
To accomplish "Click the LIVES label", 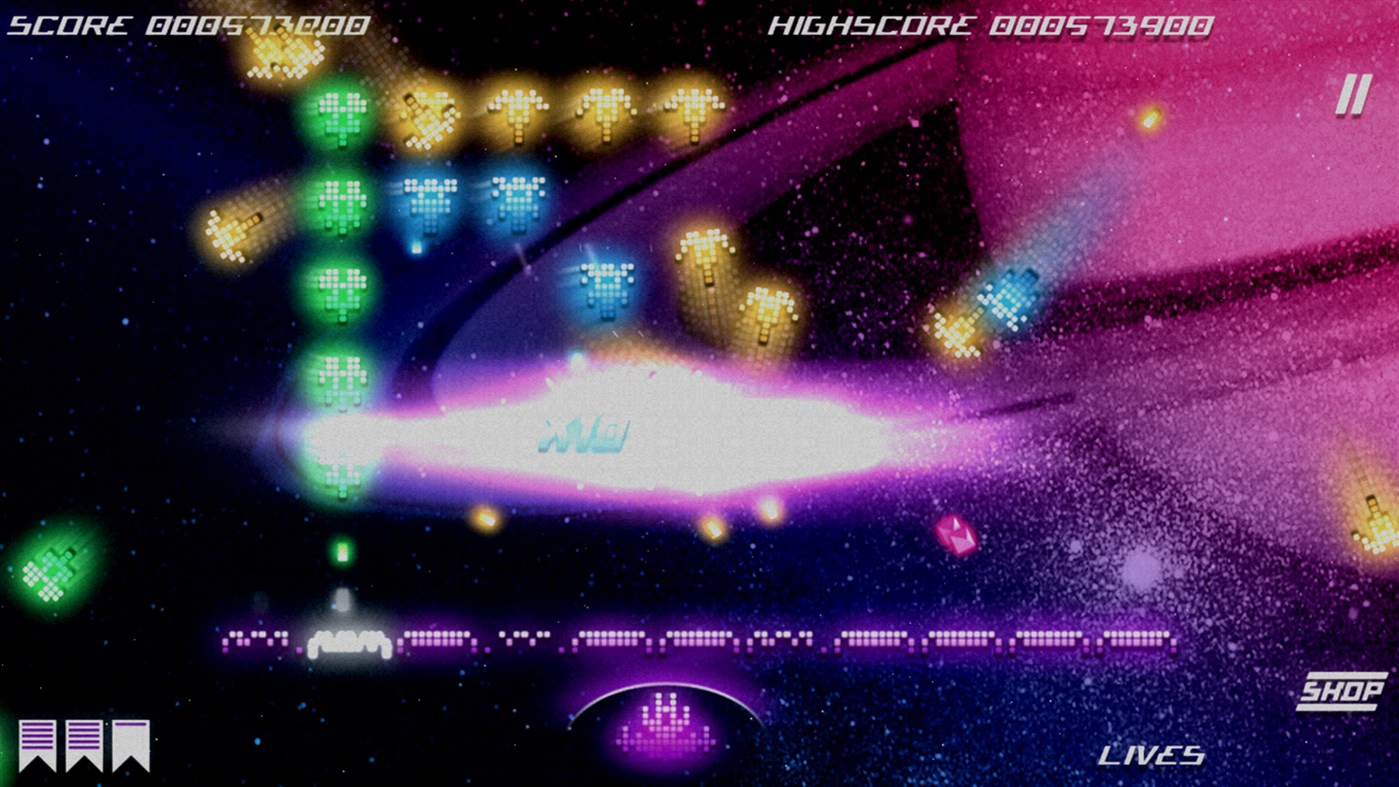I will coord(1151,755).
